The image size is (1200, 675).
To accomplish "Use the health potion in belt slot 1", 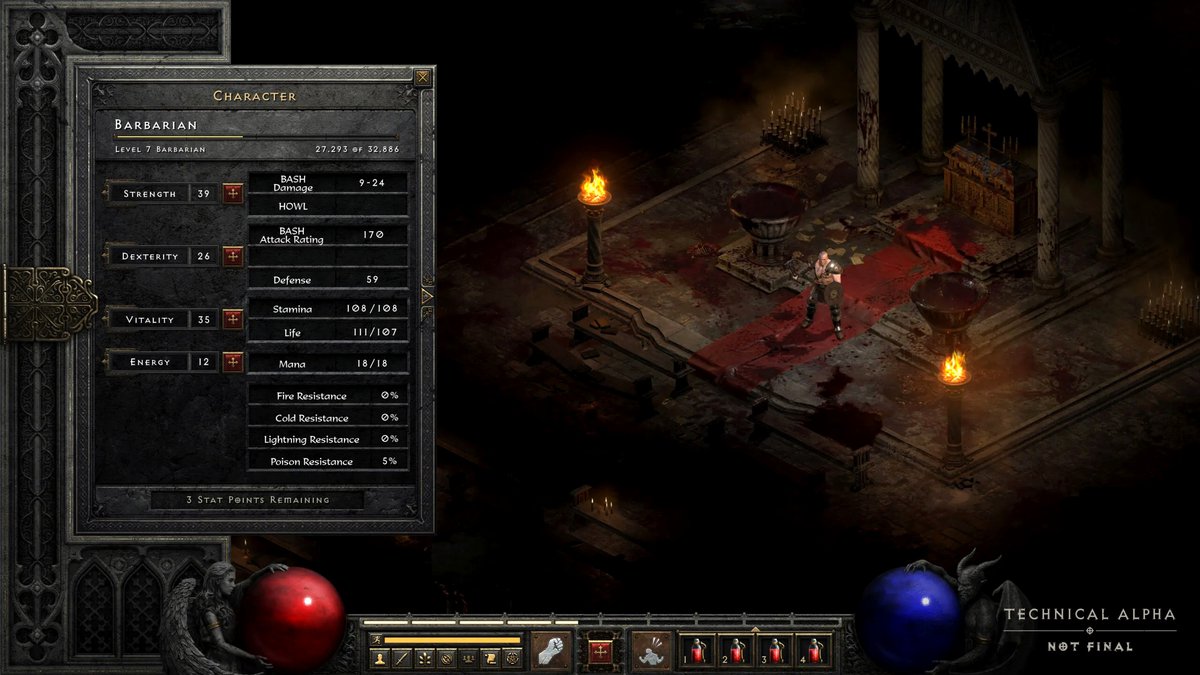I will coord(697,651).
